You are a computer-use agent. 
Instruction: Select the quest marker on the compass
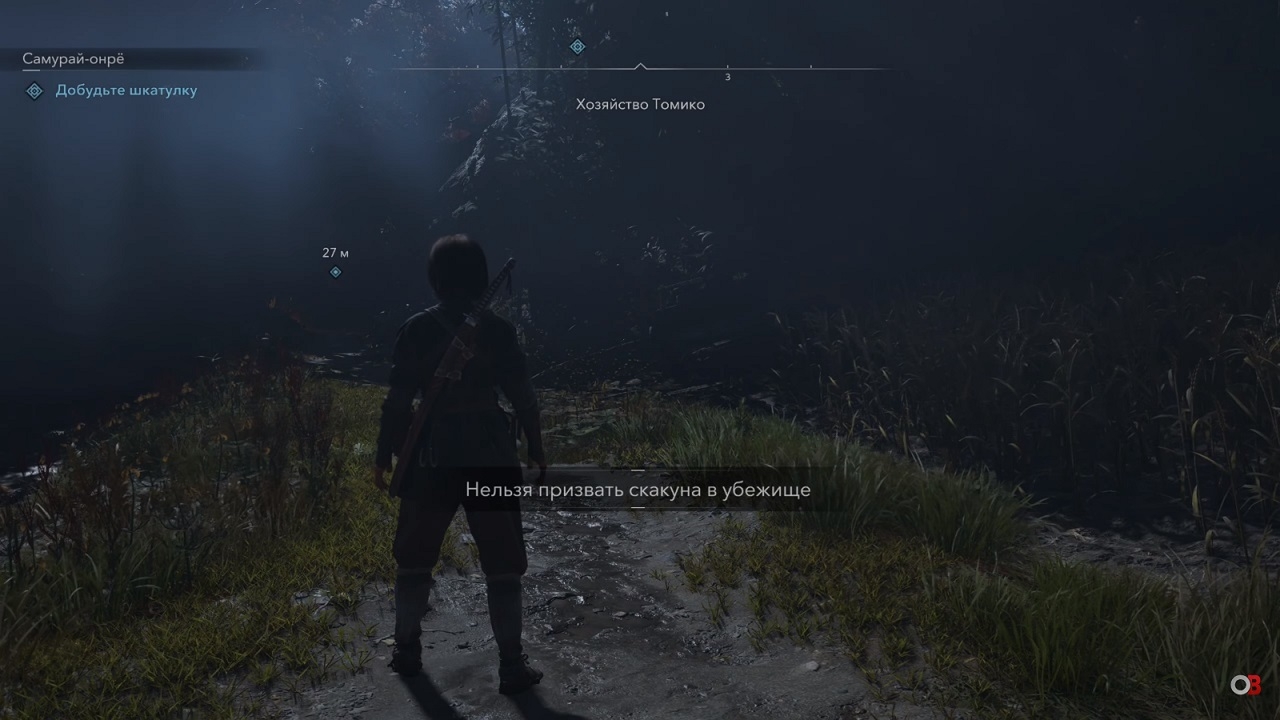tap(577, 47)
